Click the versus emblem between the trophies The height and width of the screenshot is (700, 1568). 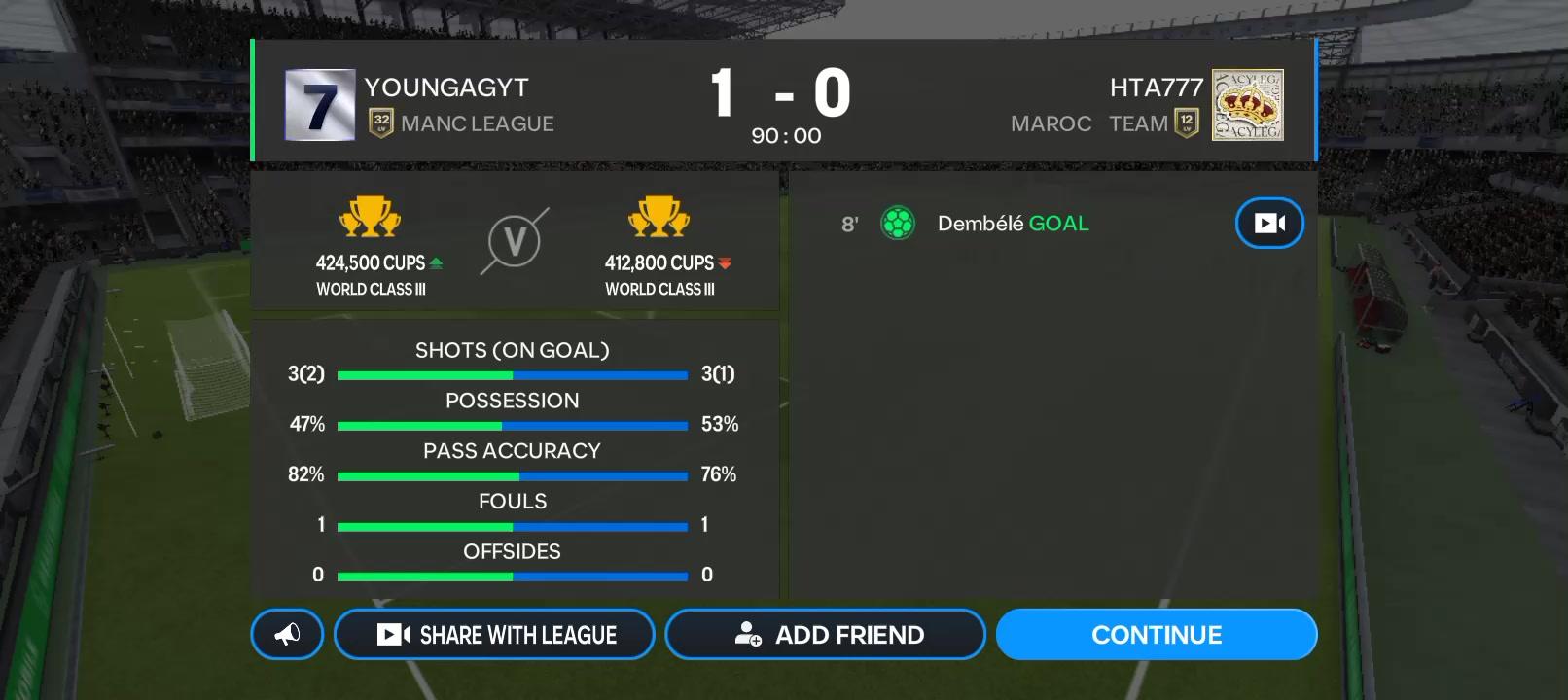[x=514, y=241]
